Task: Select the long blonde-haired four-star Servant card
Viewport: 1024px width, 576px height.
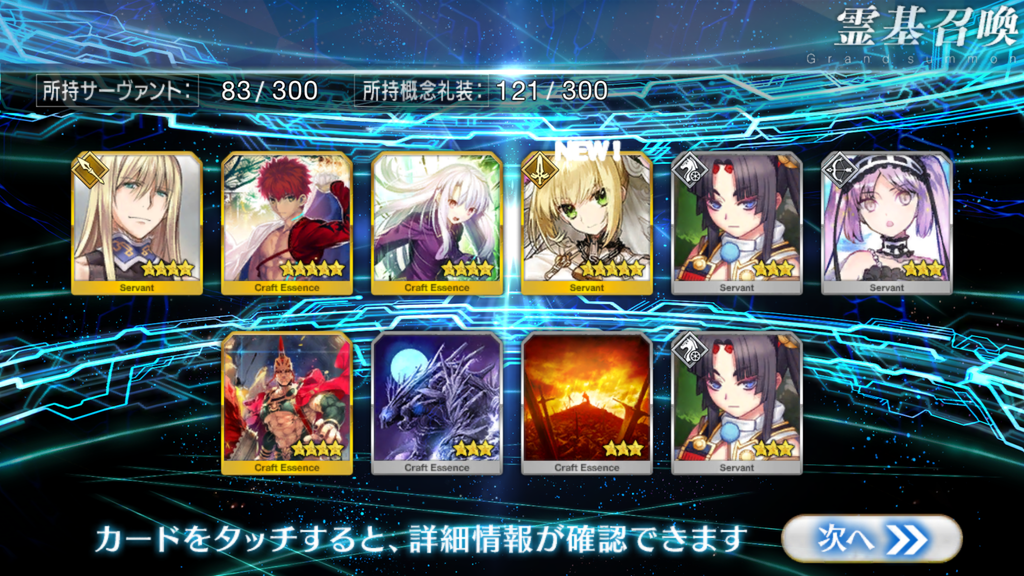Action: point(137,224)
